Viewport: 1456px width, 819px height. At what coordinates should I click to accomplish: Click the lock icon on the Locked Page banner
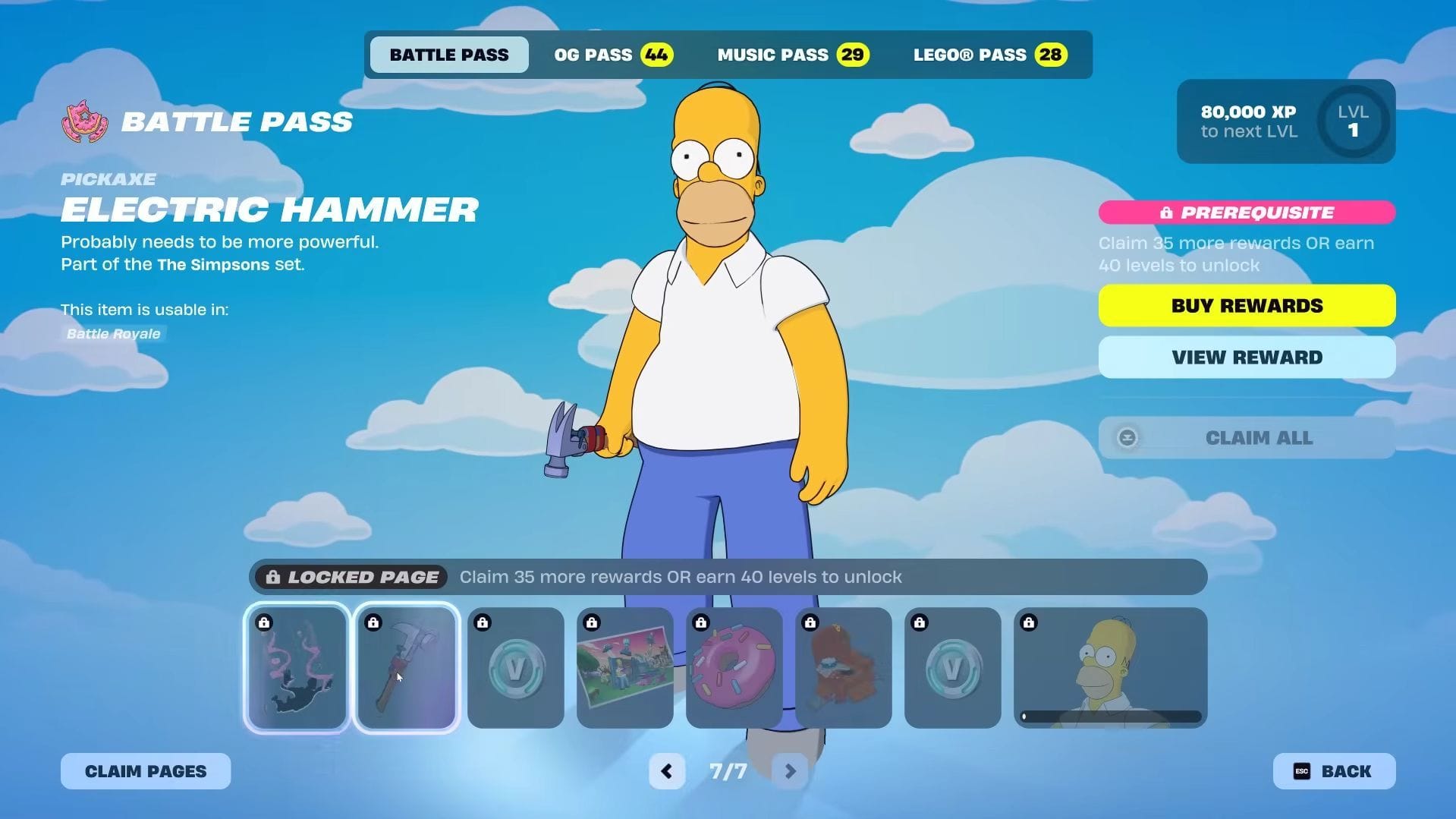pyautogui.click(x=273, y=577)
